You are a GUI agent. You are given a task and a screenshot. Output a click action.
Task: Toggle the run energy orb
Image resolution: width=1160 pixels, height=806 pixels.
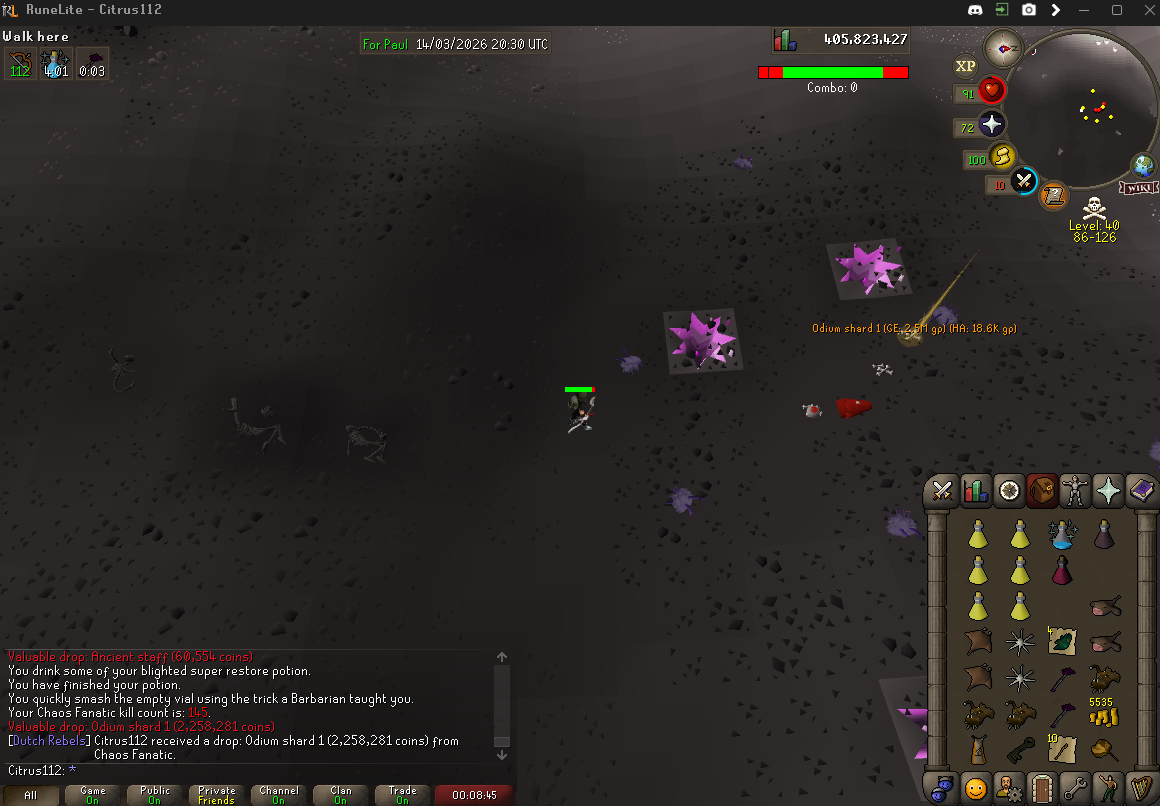coord(1002,157)
